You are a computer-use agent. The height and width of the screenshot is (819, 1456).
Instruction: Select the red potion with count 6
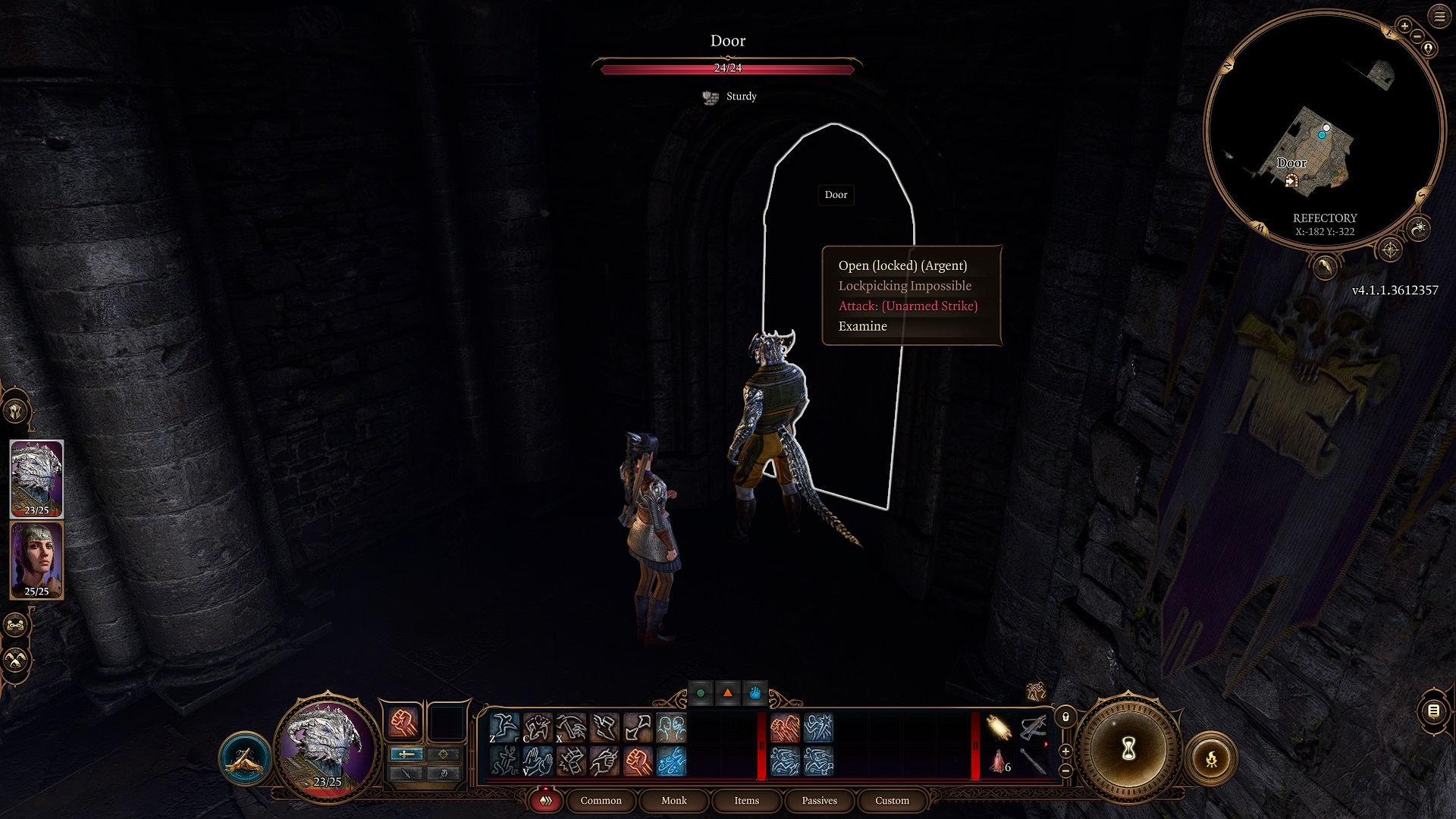[999, 761]
